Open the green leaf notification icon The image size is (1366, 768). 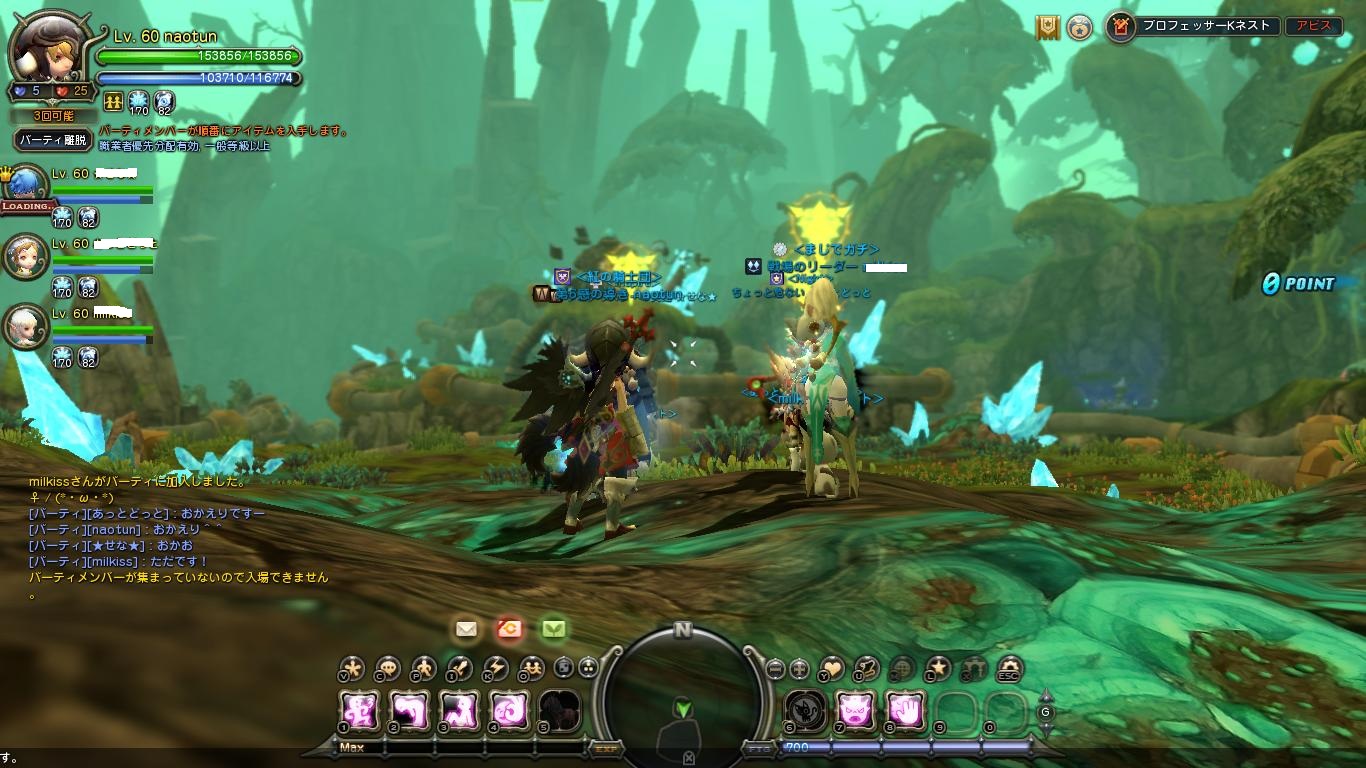554,629
